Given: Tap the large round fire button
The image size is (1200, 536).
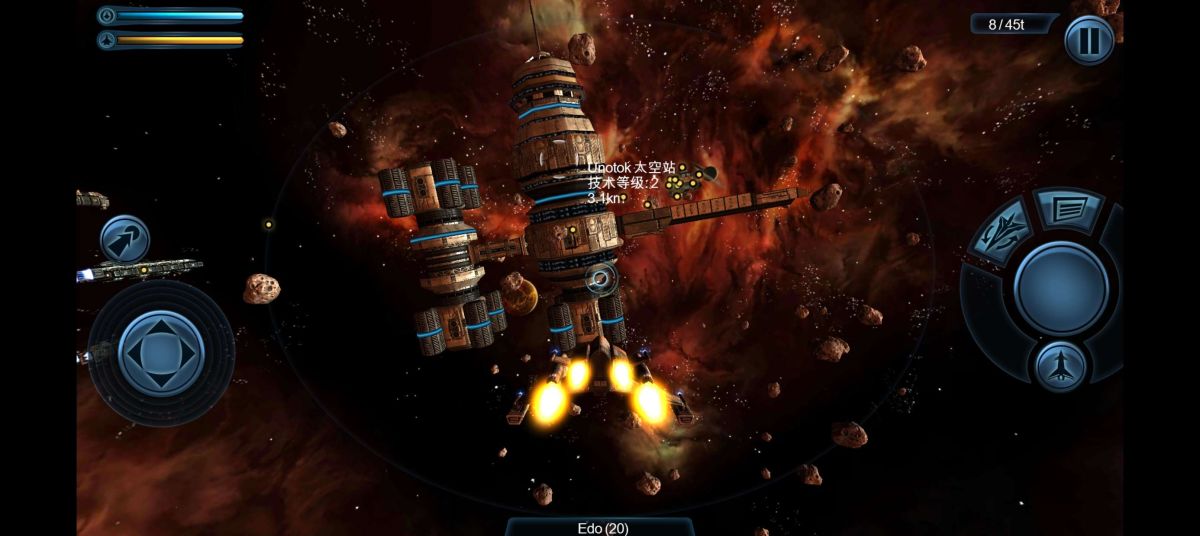Looking at the screenshot, I should [1060, 287].
